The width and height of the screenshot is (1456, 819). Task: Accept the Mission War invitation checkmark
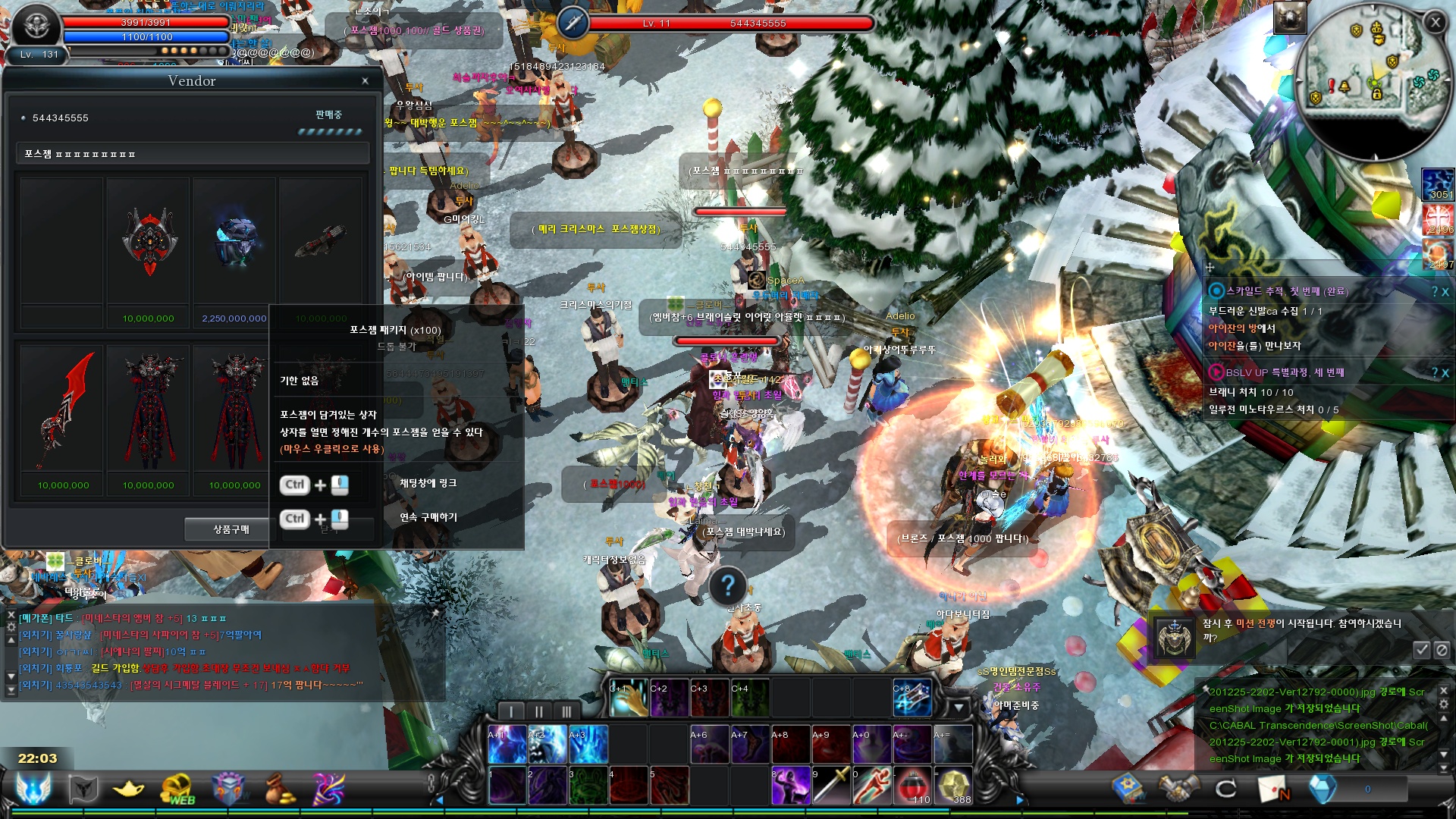coord(1421,649)
